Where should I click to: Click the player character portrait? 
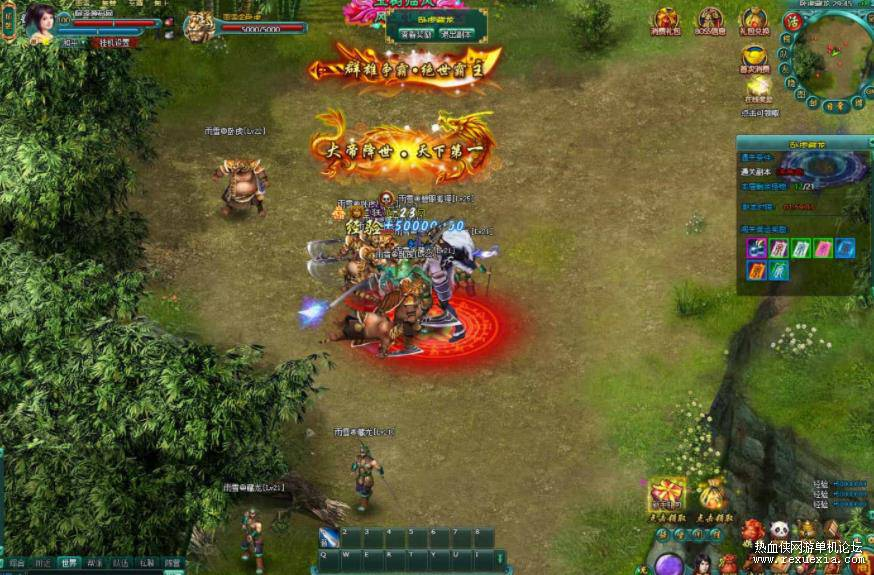tap(40, 22)
